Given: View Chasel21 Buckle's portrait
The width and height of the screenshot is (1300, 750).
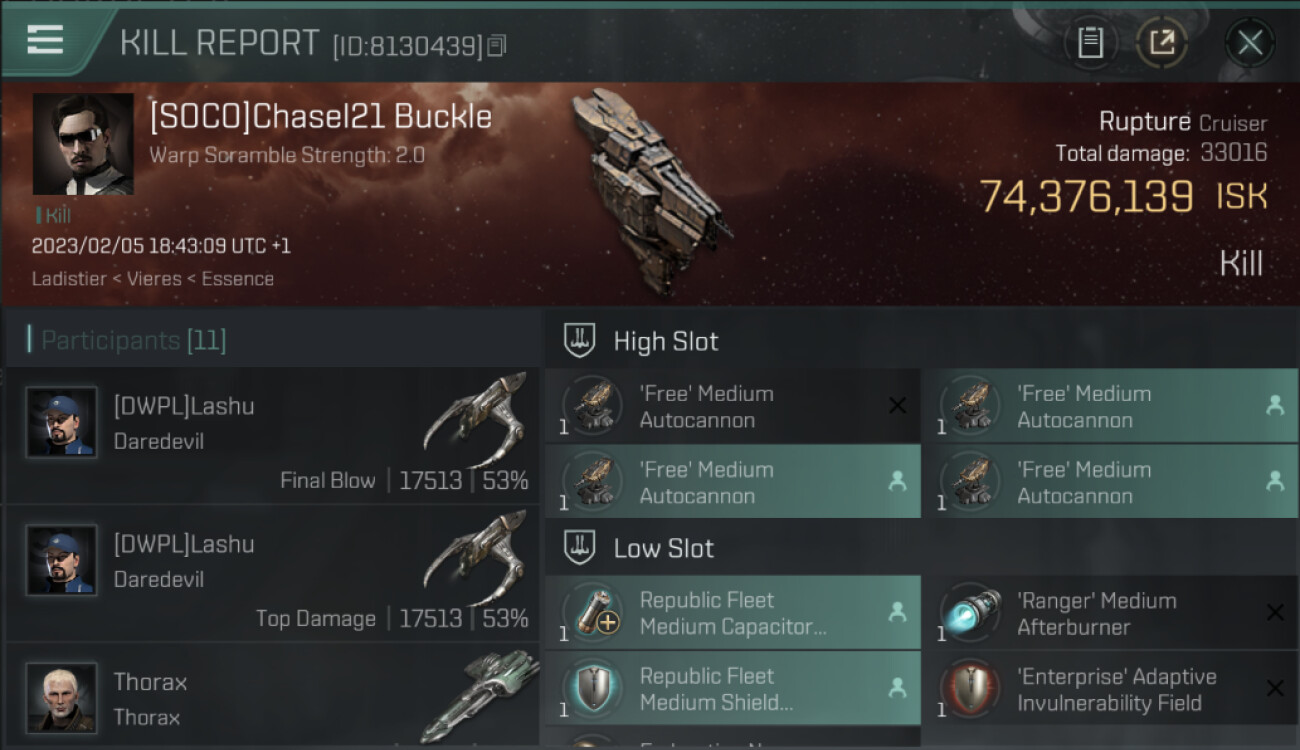Looking at the screenshot, I should pyautogui.click(x=83, y=144).
